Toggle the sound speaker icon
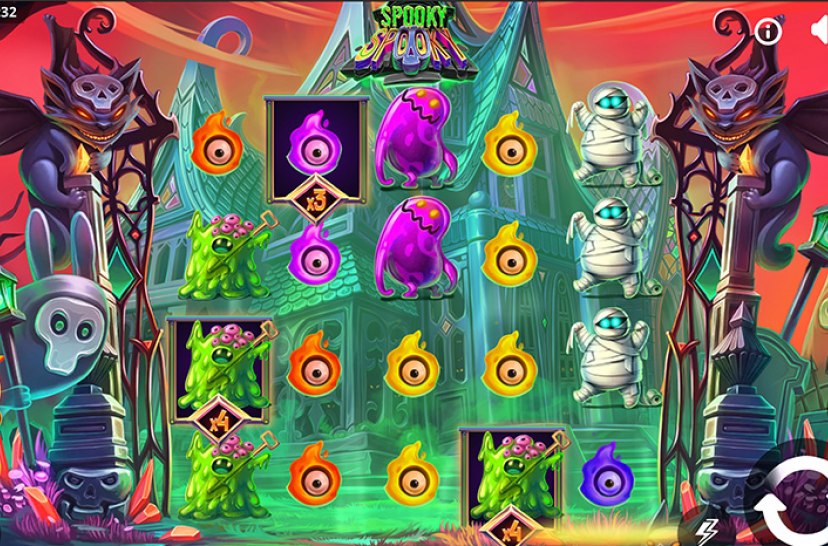This screenshot has height=546, width=828. 818,31
